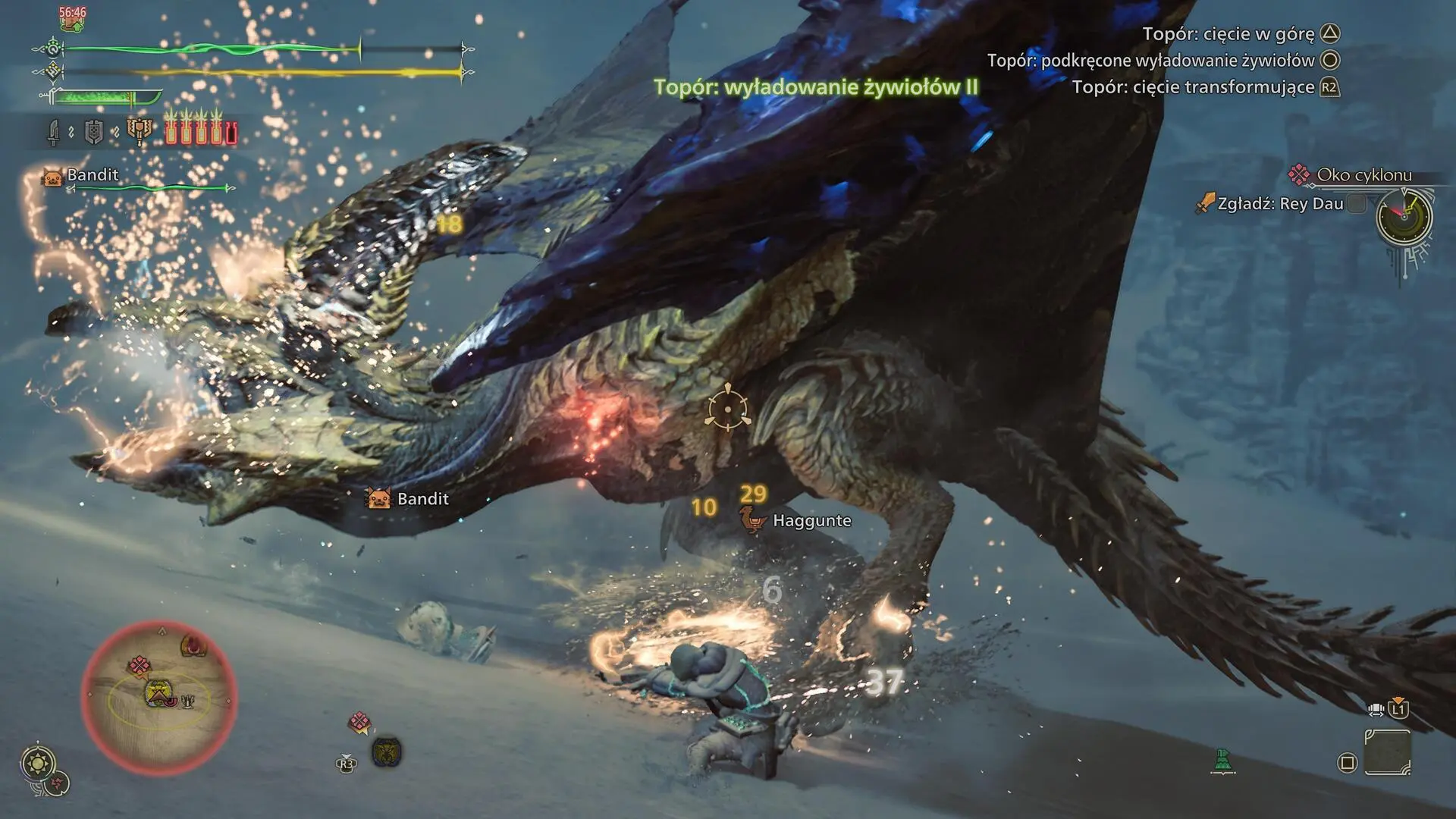This screenshot has width=1456, height=819.
Task: Open the circular minimap
Action: coord(159,696)
